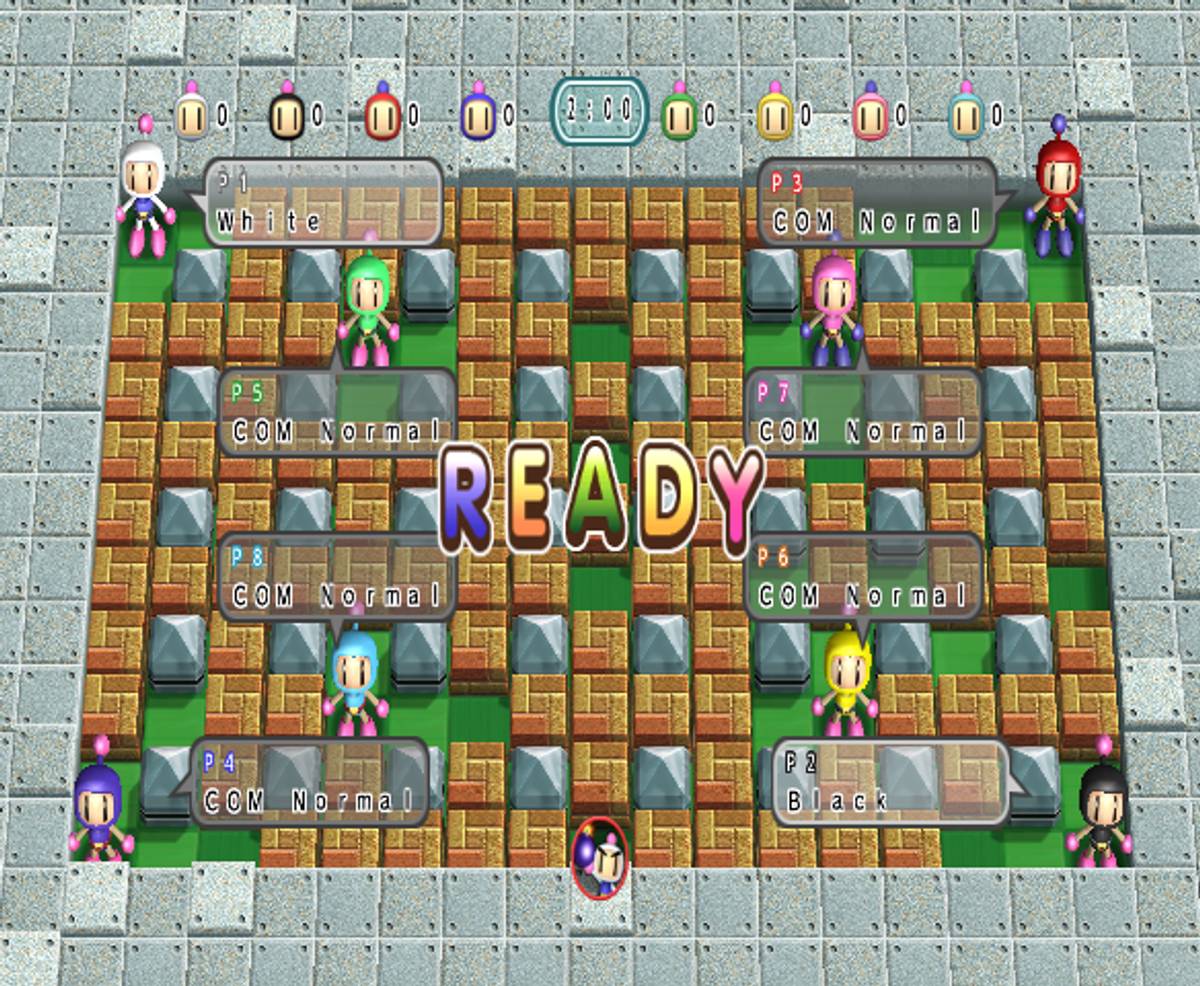Click the P5 COM Normal label

coord(338,412)
